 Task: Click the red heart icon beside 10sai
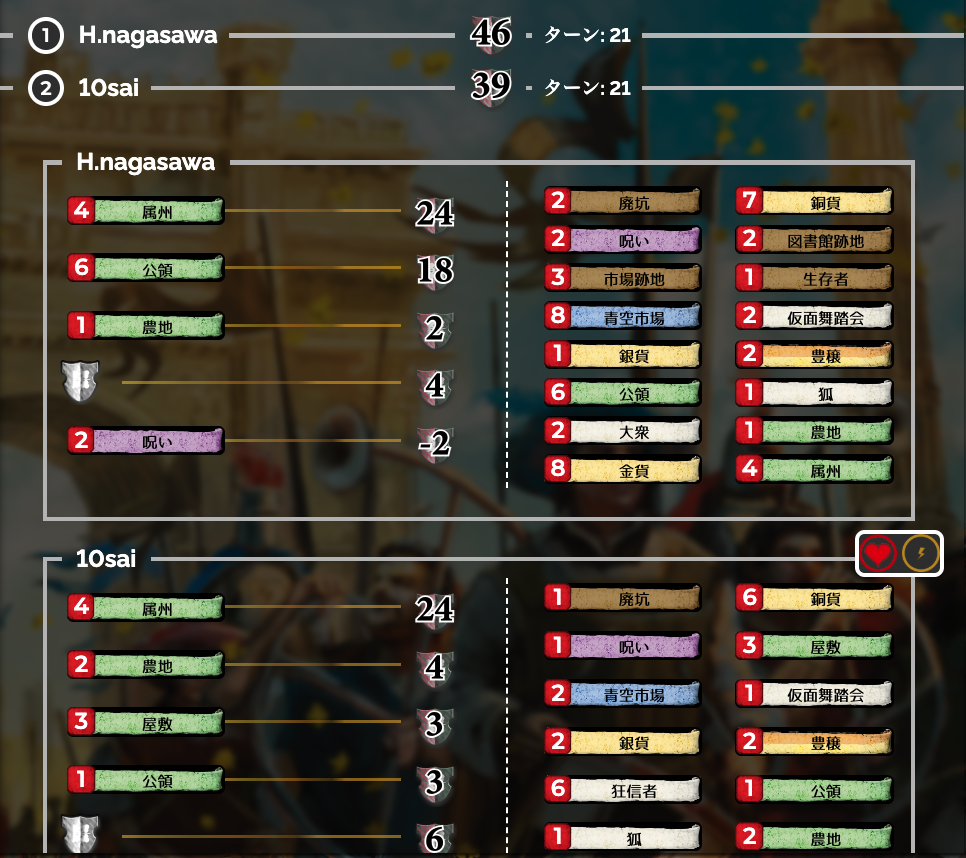coord(877,553)
